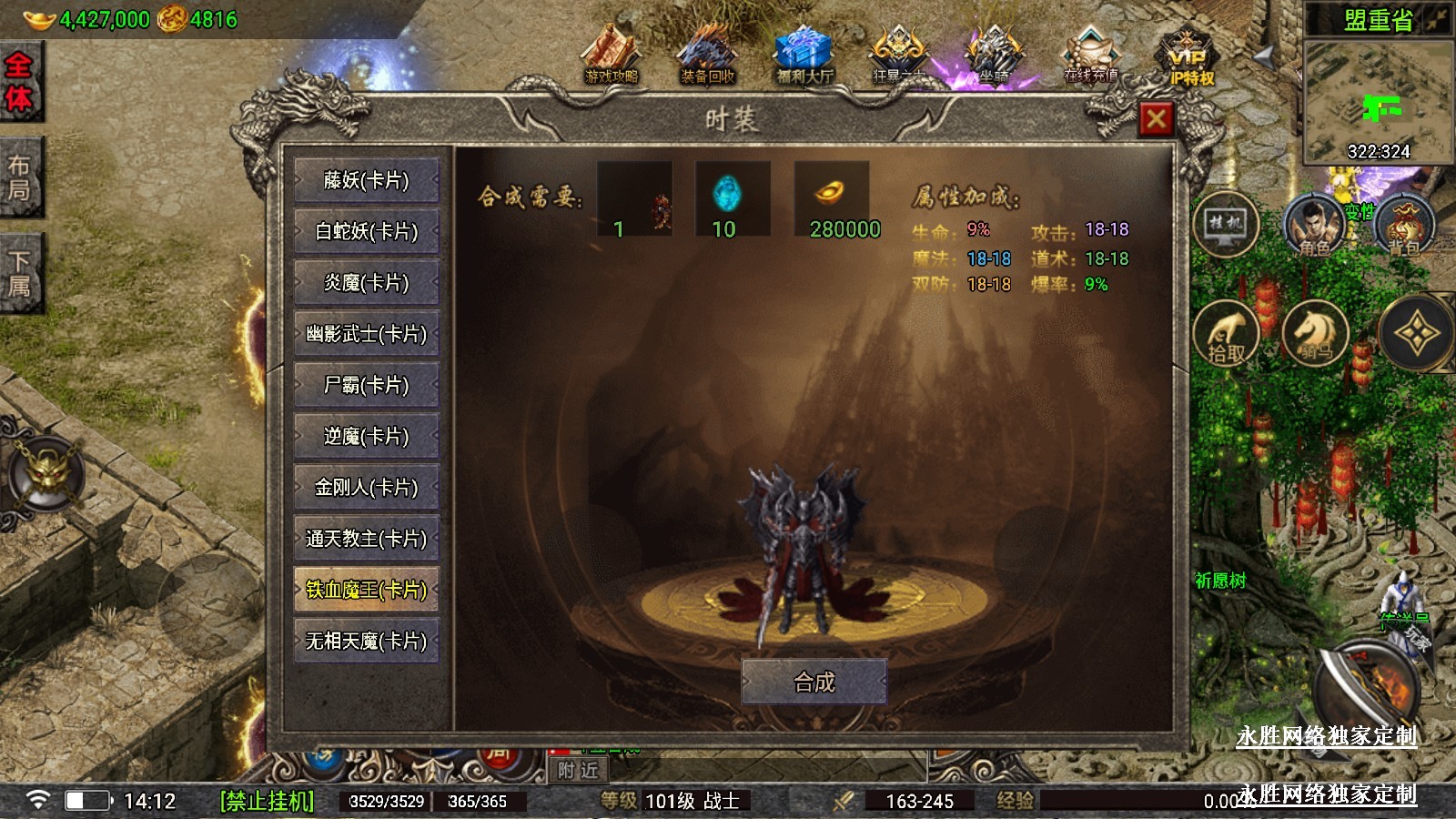The image size is (1456, 819).
Task: Open the 在线充值 recharge icon
Action: coord(1090,56)
